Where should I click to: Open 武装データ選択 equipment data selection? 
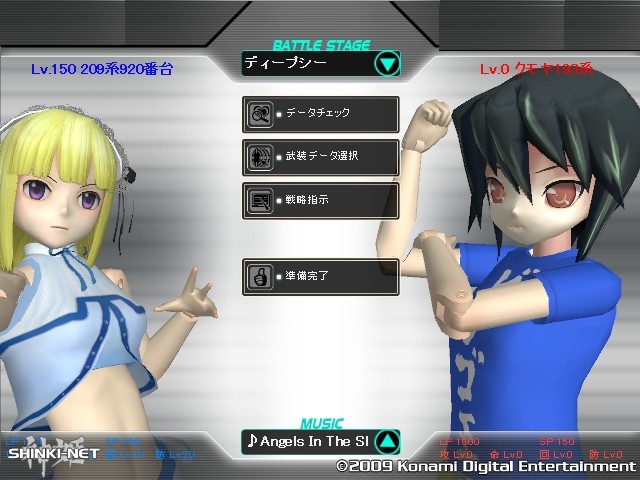(321, 157)
